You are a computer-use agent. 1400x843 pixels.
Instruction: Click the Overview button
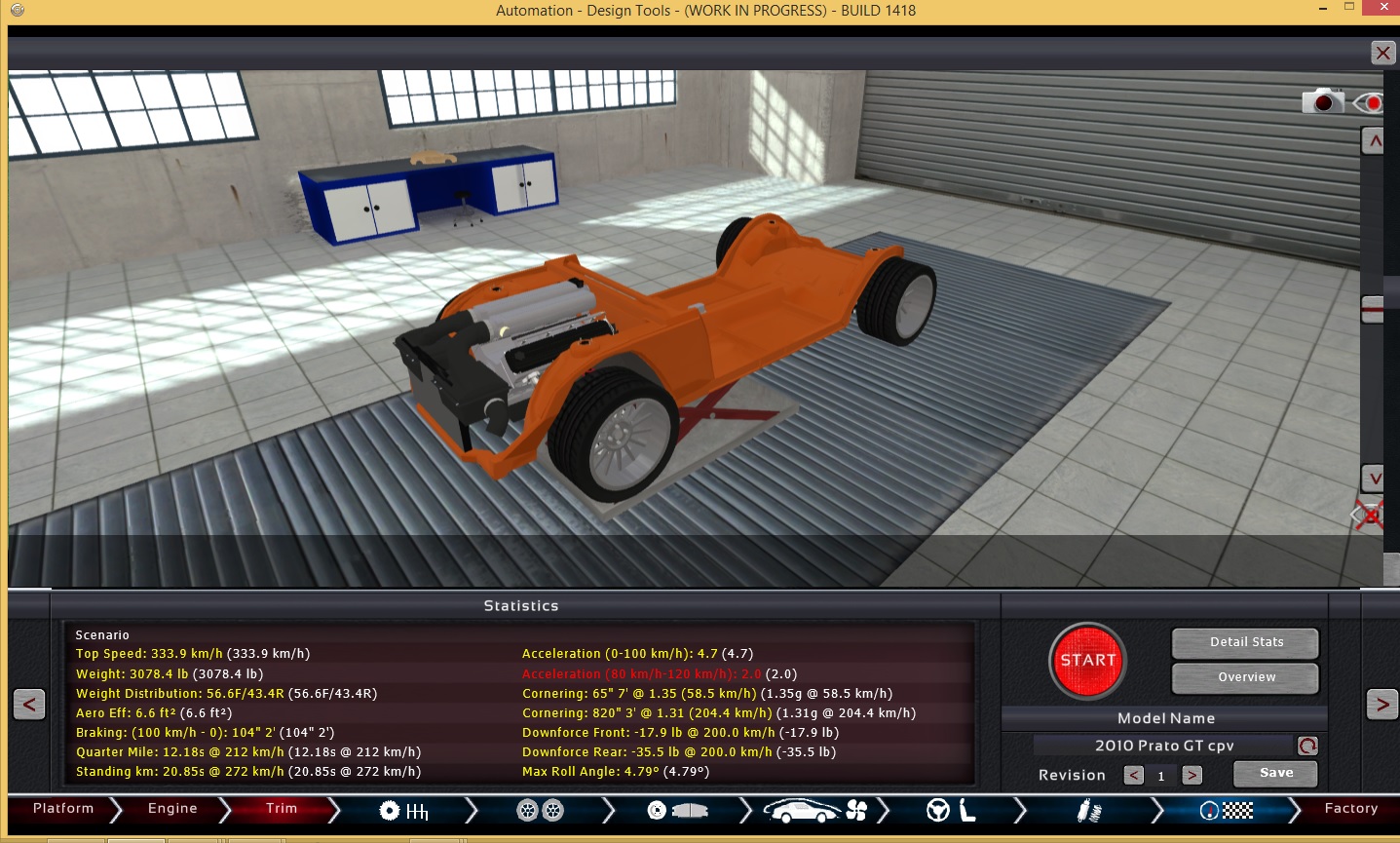1244,676
